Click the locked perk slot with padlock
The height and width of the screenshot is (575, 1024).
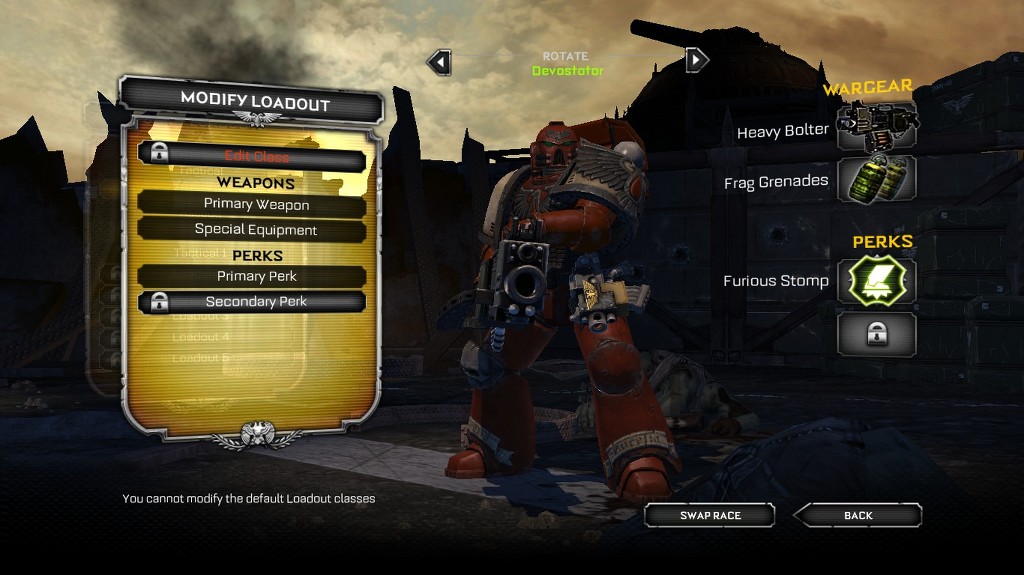tap(876, 334)
